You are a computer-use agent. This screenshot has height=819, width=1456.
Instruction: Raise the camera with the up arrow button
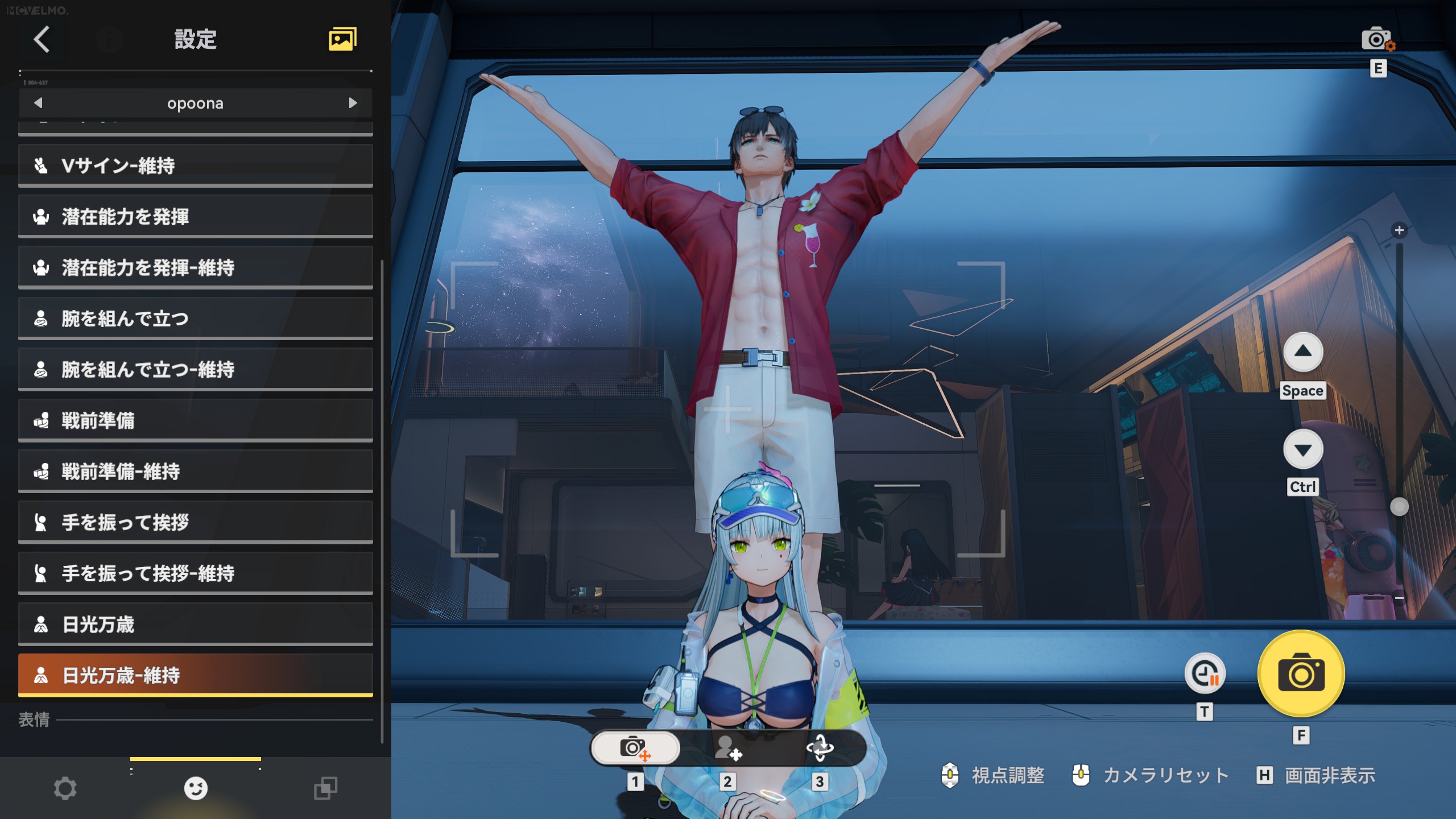pos(1303,352)
